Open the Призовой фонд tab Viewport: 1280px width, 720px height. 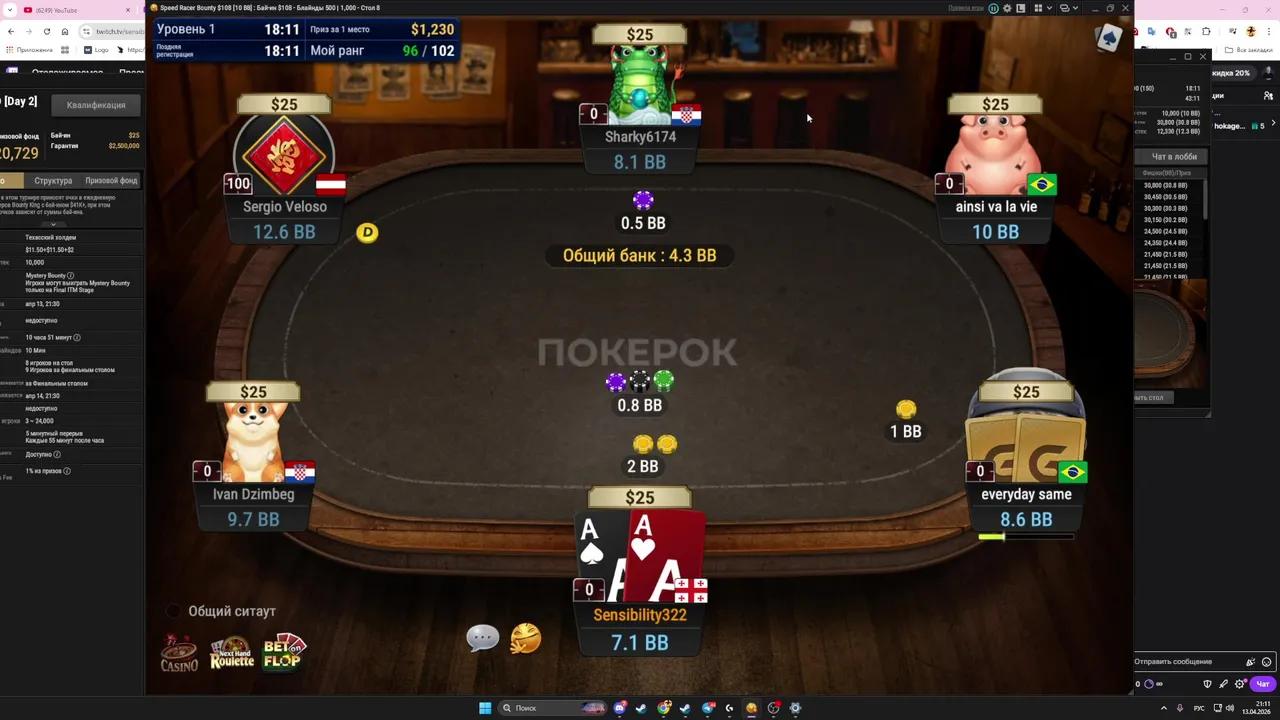[110, 180]
